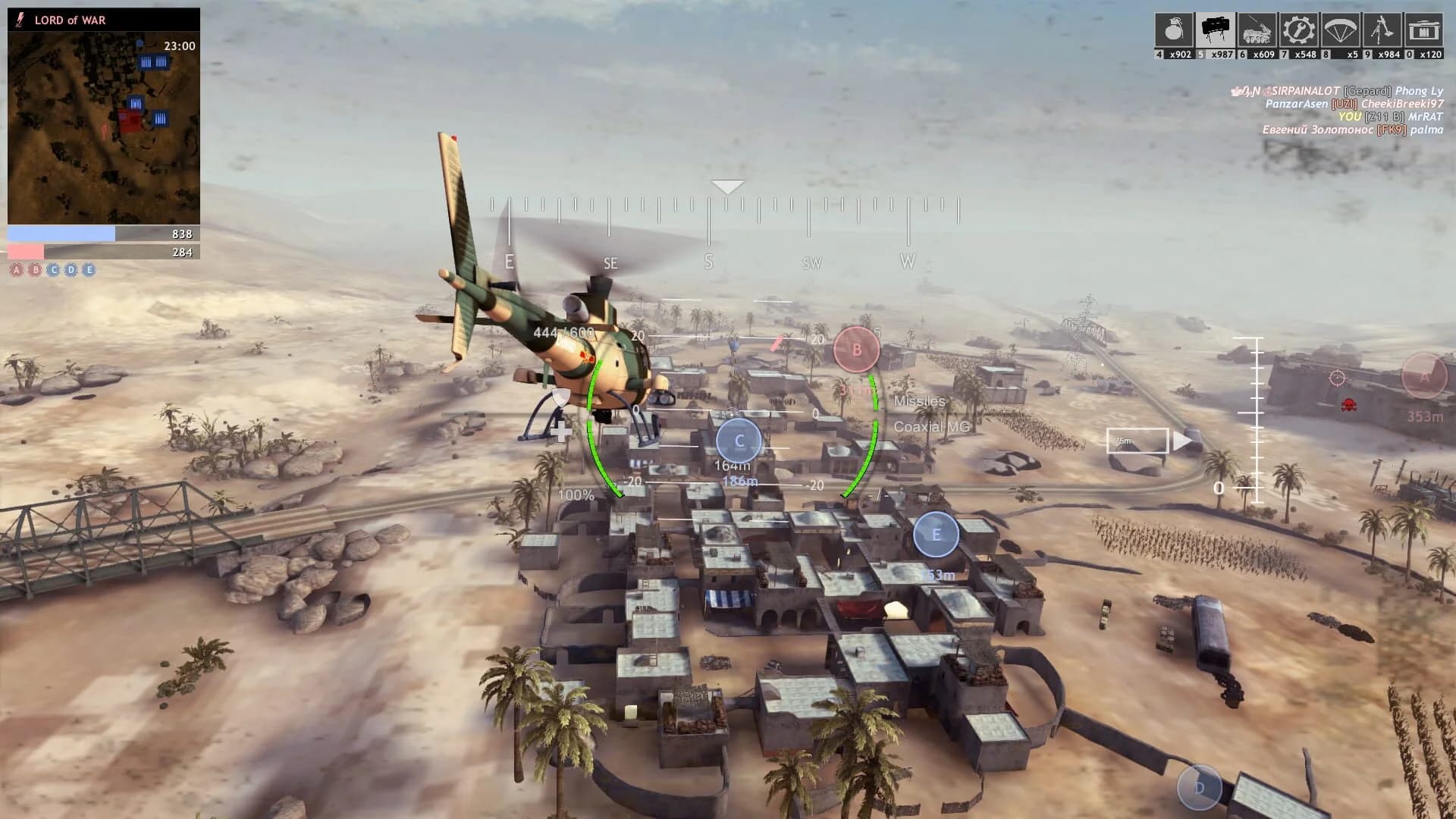Click the LORD of WAR lightning emblem
The width and height of the screenshot is (1456, 819).
[20, 20]
